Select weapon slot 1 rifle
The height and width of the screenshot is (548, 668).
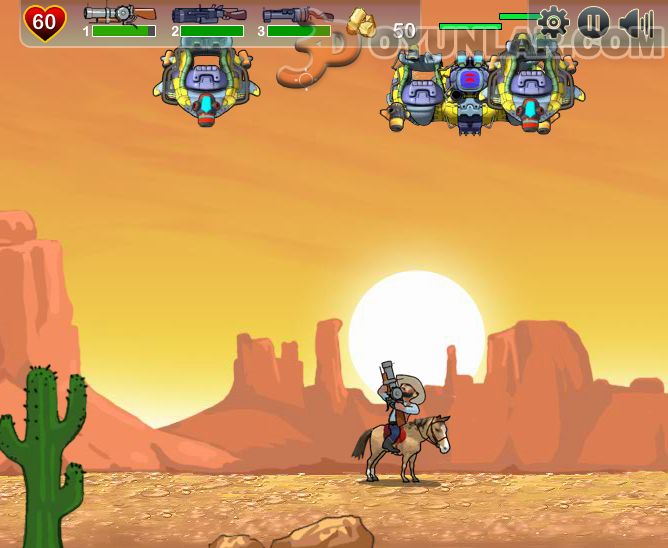point(120,14)
